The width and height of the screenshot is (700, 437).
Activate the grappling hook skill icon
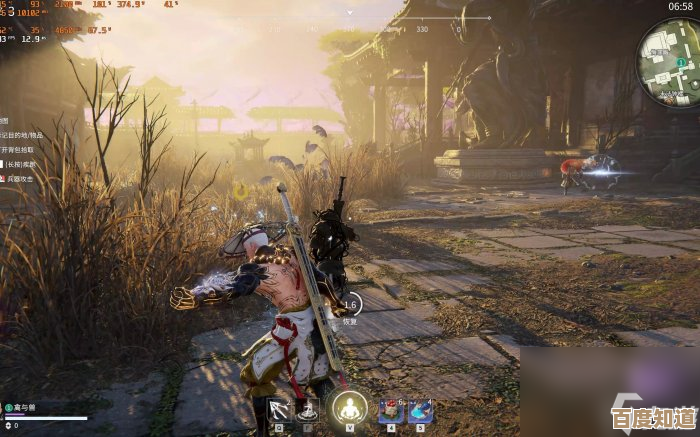pyautogui.click(x=277, y=409)
